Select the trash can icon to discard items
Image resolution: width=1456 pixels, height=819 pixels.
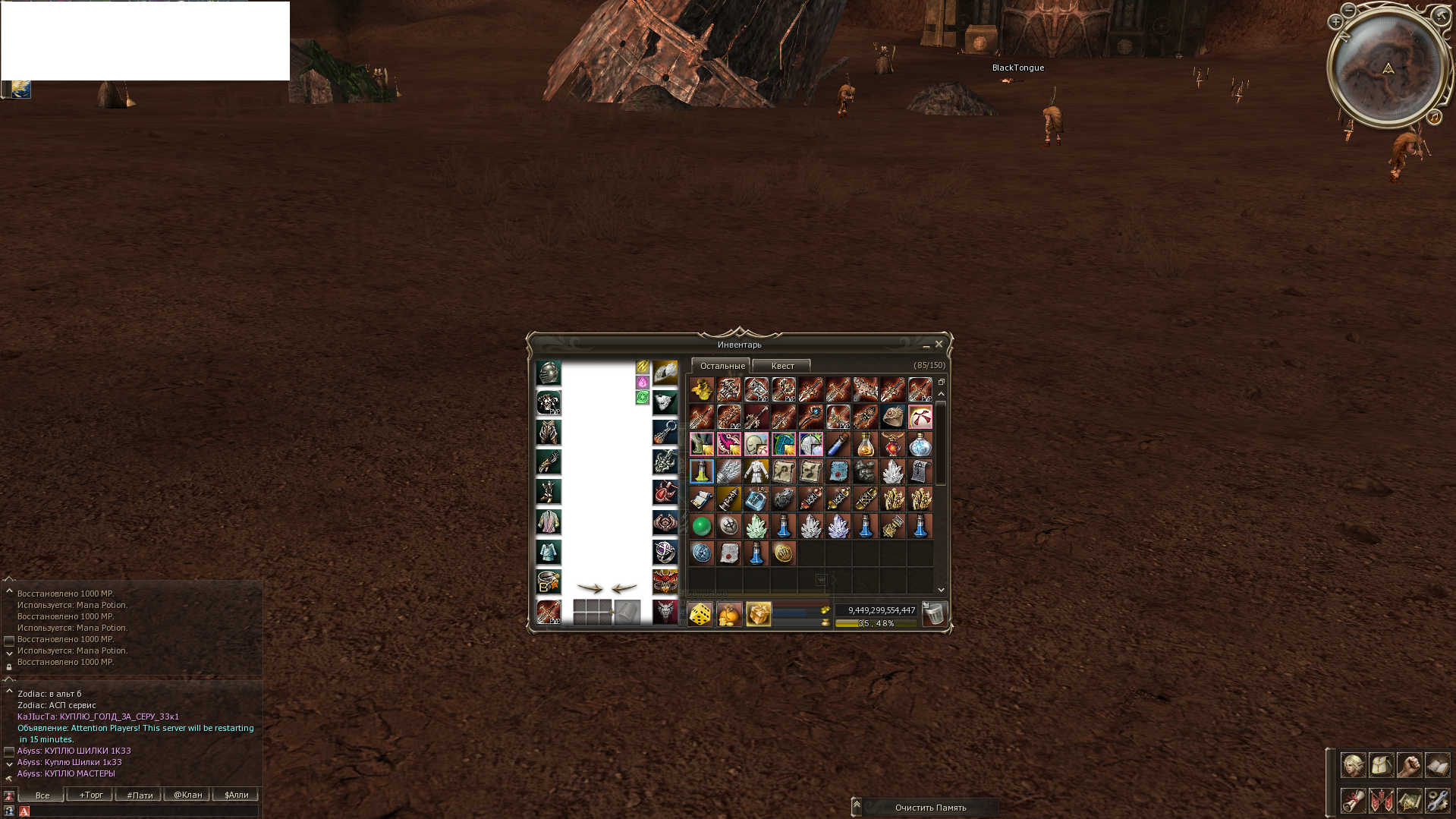pos(935,613)
